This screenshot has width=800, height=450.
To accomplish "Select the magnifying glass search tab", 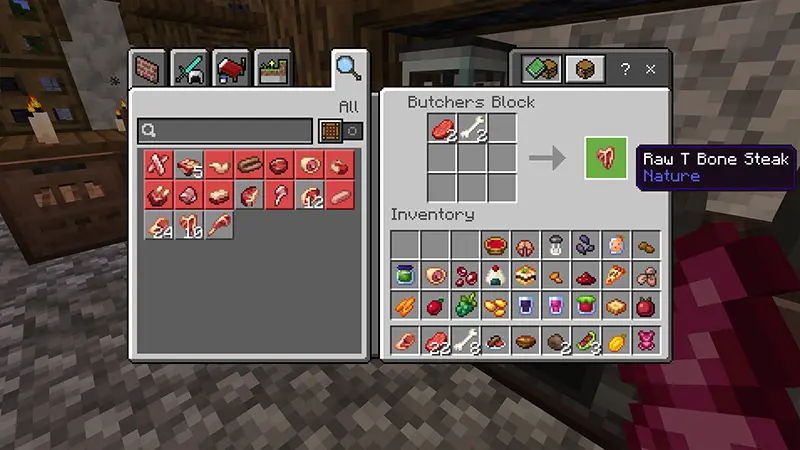I will click(x=348, y=67).
